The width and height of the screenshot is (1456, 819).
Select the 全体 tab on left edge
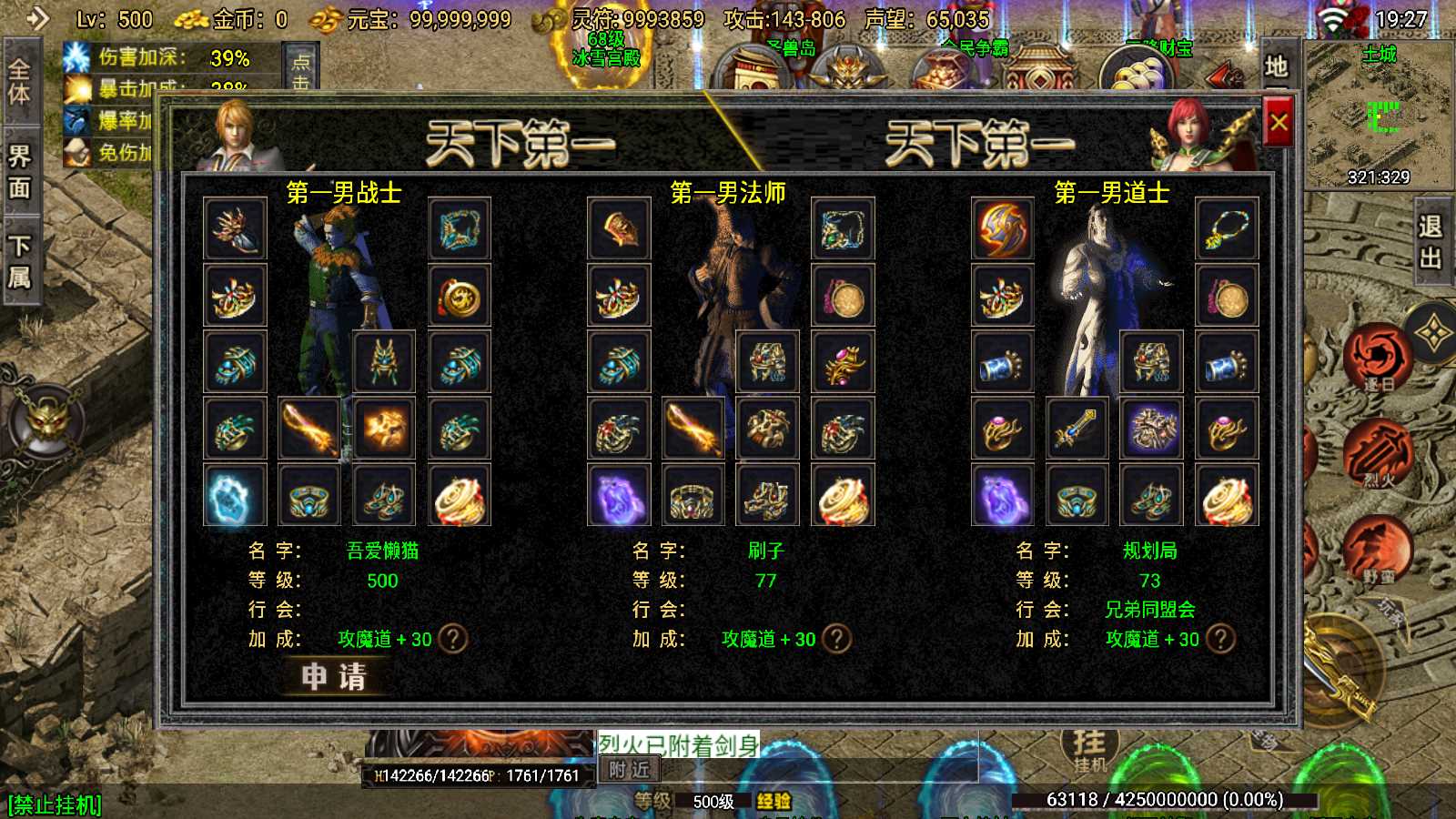click(19, 80)
